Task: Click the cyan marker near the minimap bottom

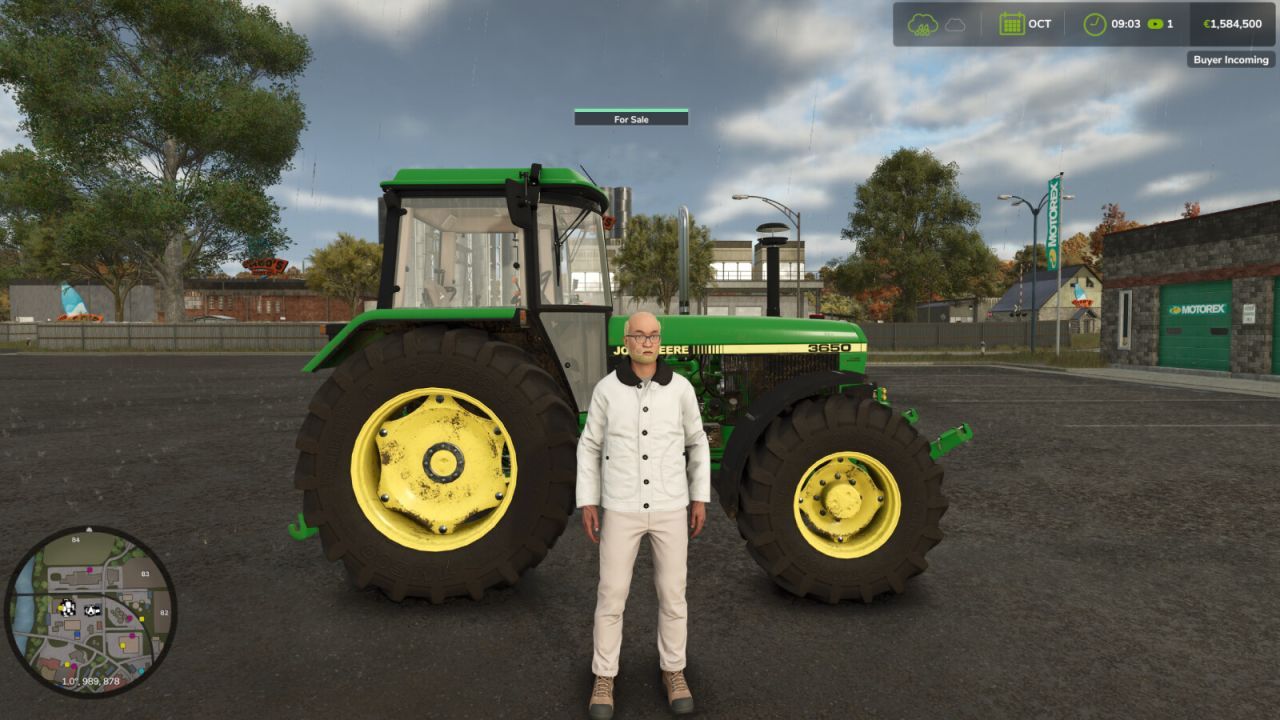Action: tap(141, 671)
